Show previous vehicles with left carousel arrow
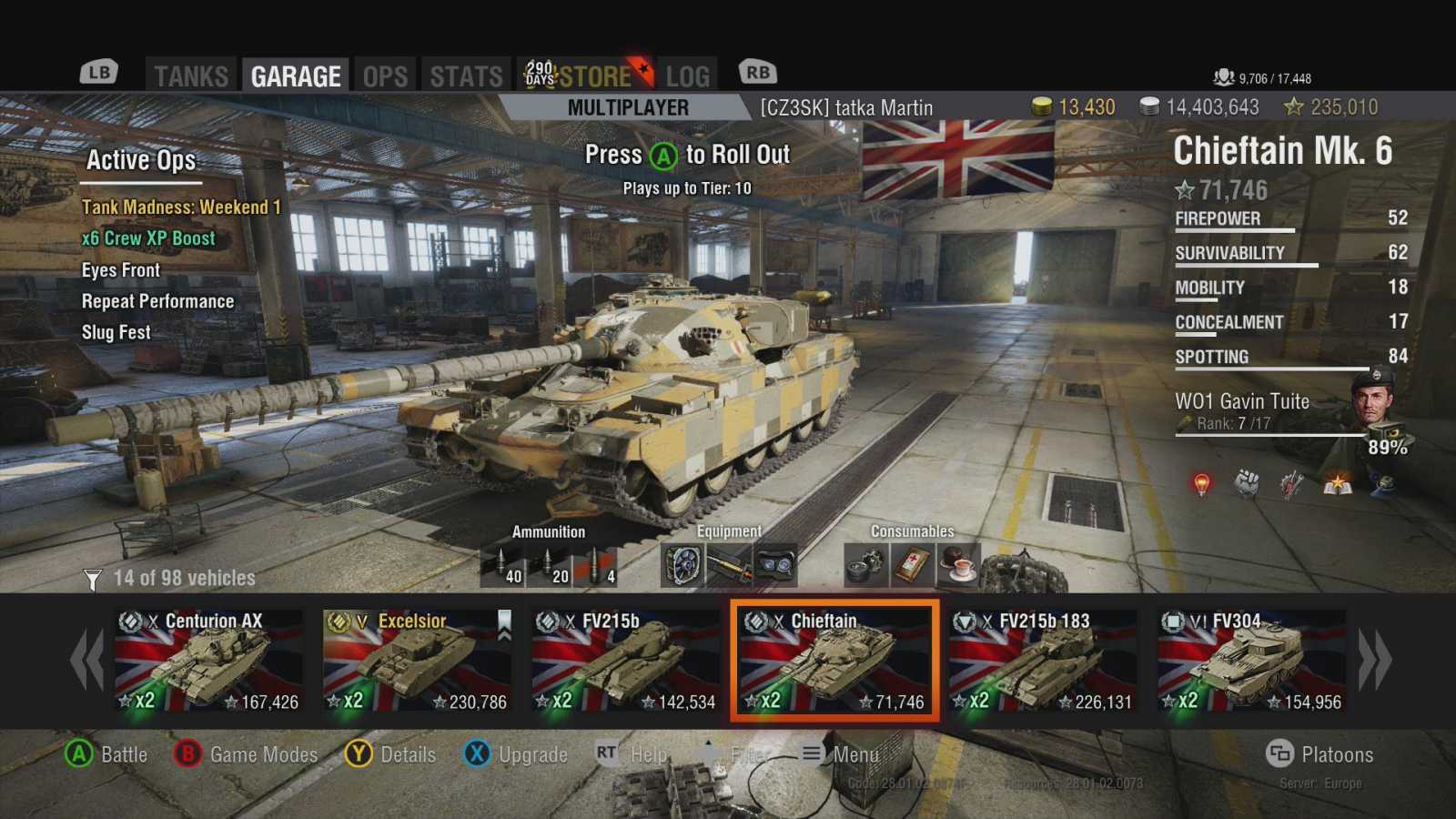 tap(87, 660)
